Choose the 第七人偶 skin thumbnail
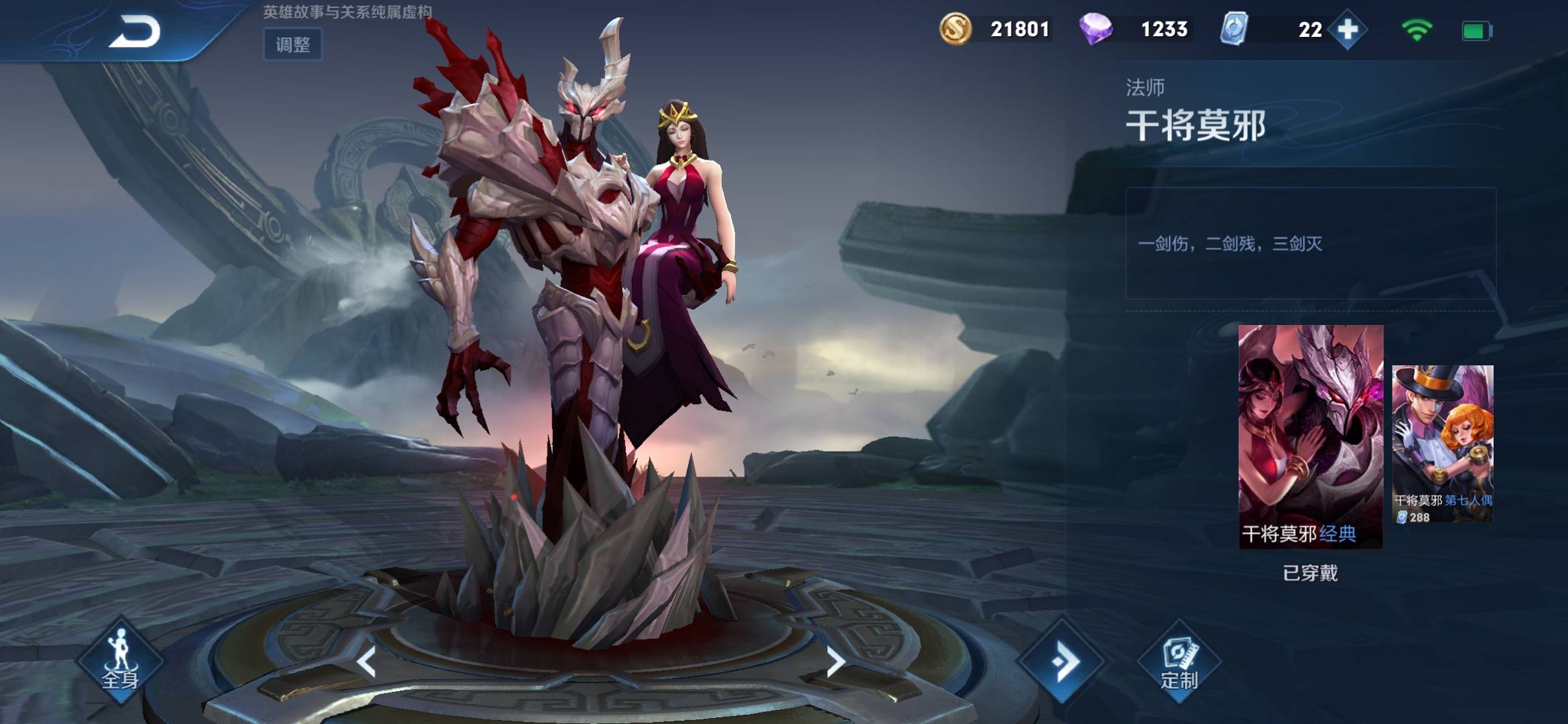The height and width of the screenshot is (724, 1568). pos(1443,443)
